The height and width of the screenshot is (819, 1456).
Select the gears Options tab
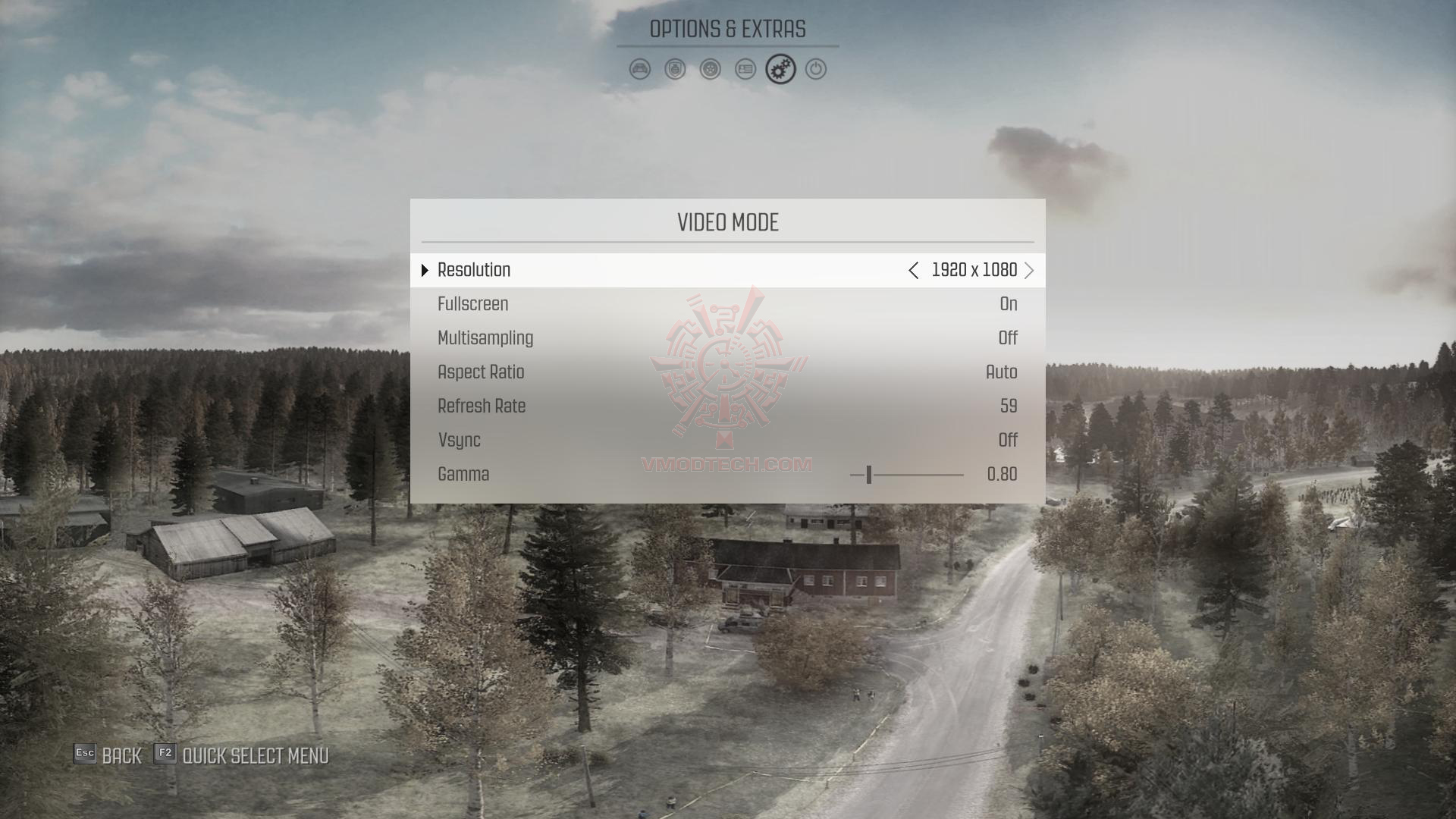780,70
